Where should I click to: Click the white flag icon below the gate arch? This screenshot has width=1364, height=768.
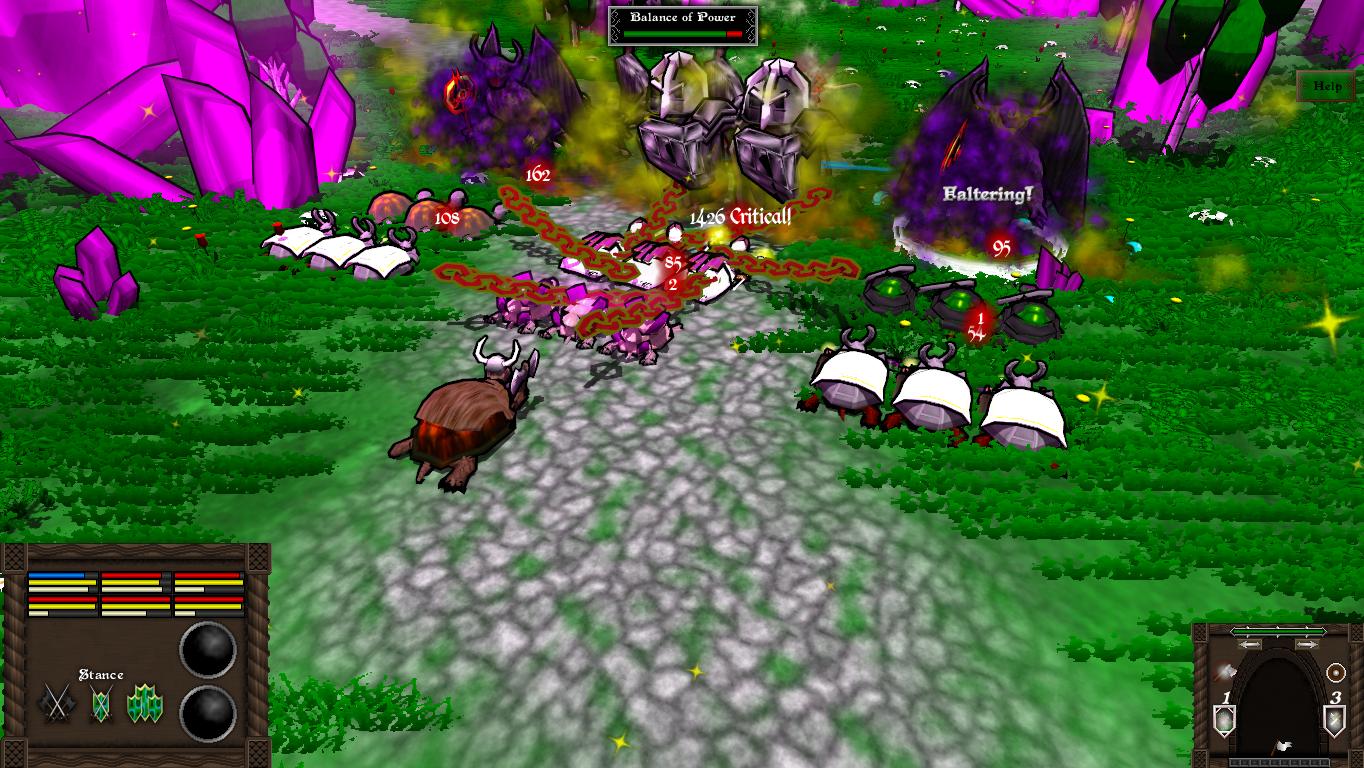point(1282,745)
